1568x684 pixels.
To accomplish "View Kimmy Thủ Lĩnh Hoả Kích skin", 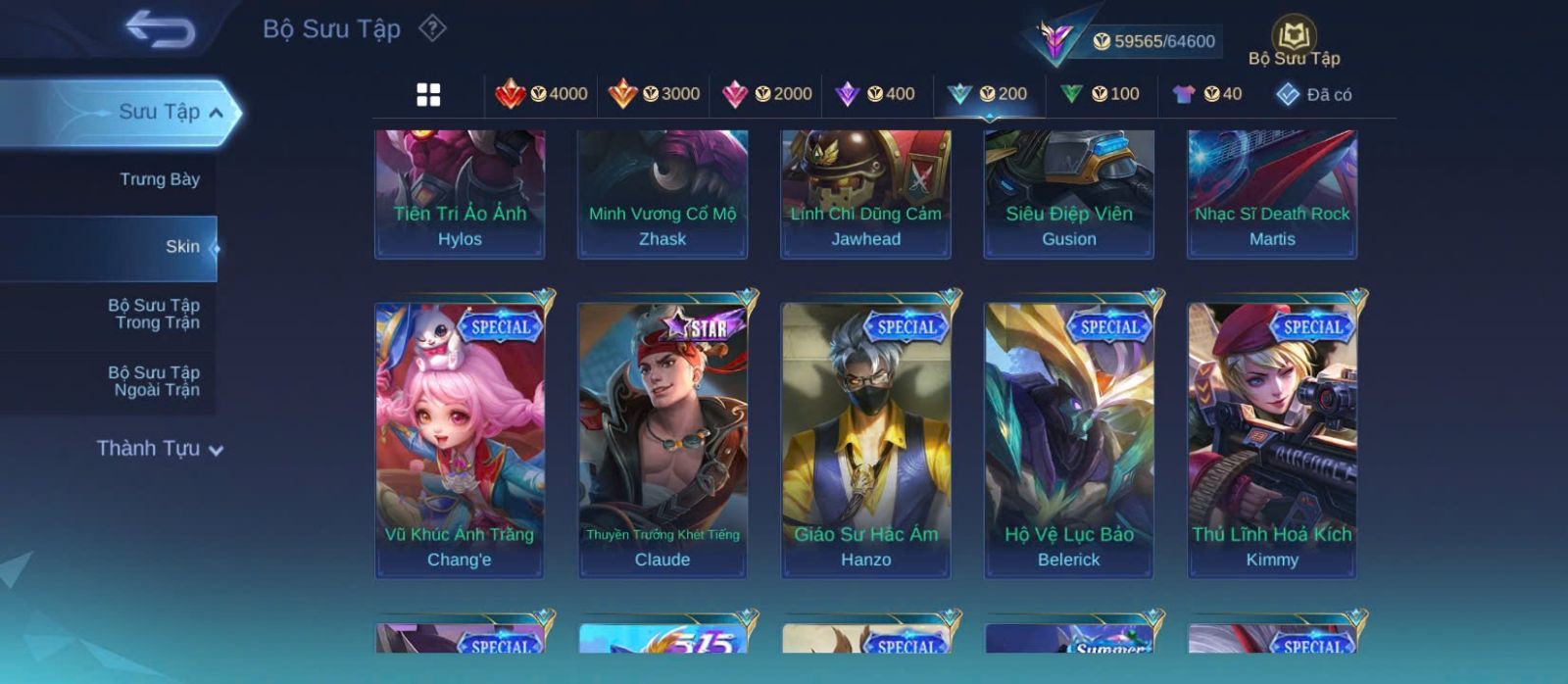I will [x=1272, y=440].
